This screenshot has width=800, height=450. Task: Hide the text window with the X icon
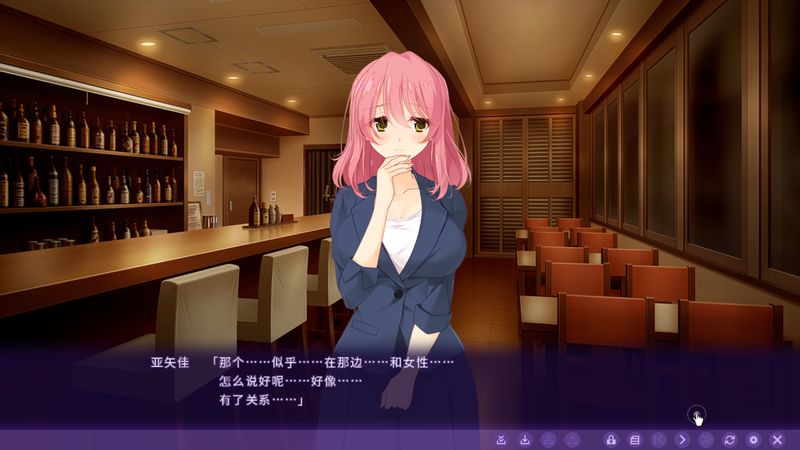777,439
